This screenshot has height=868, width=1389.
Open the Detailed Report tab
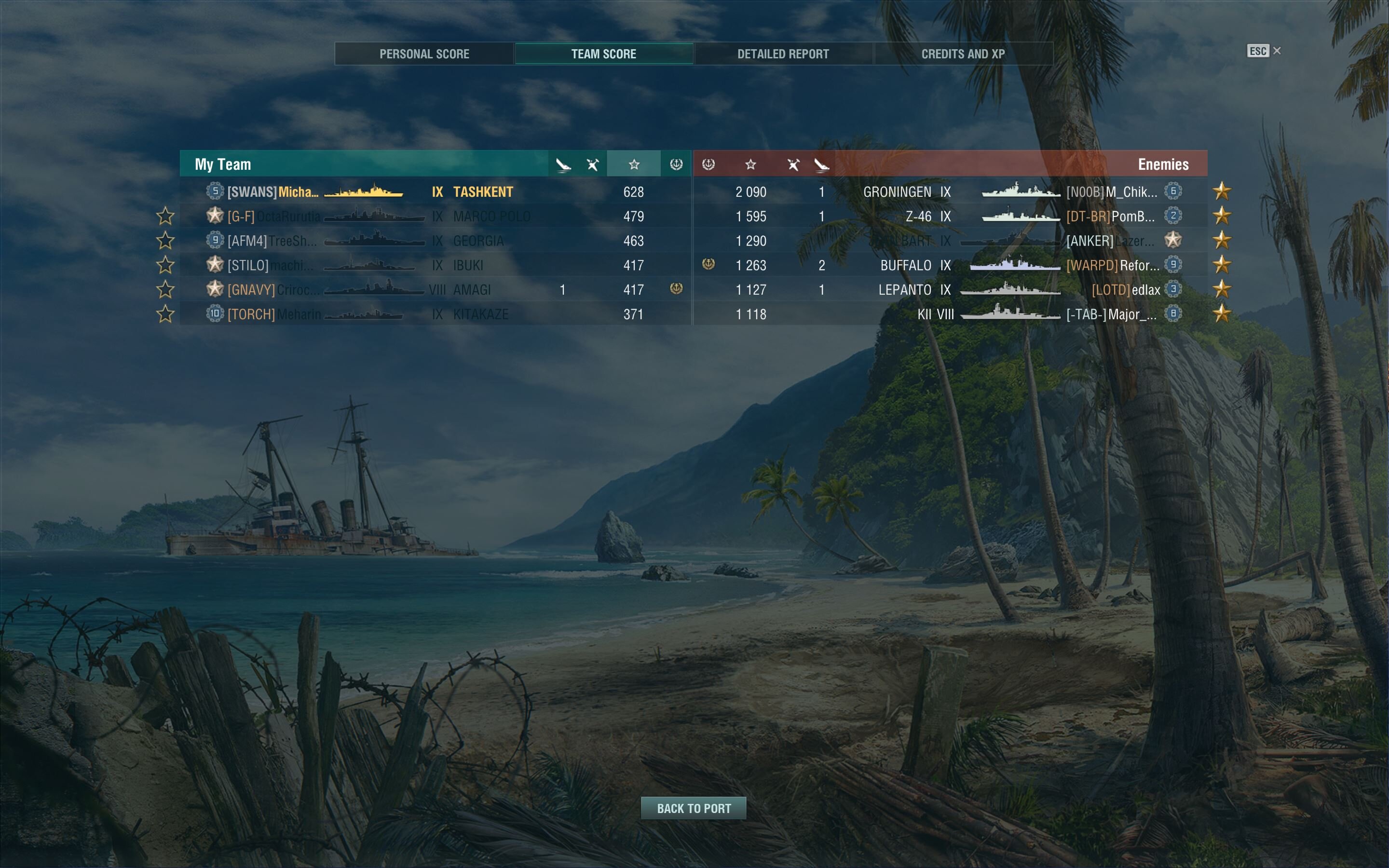point(783,54)
